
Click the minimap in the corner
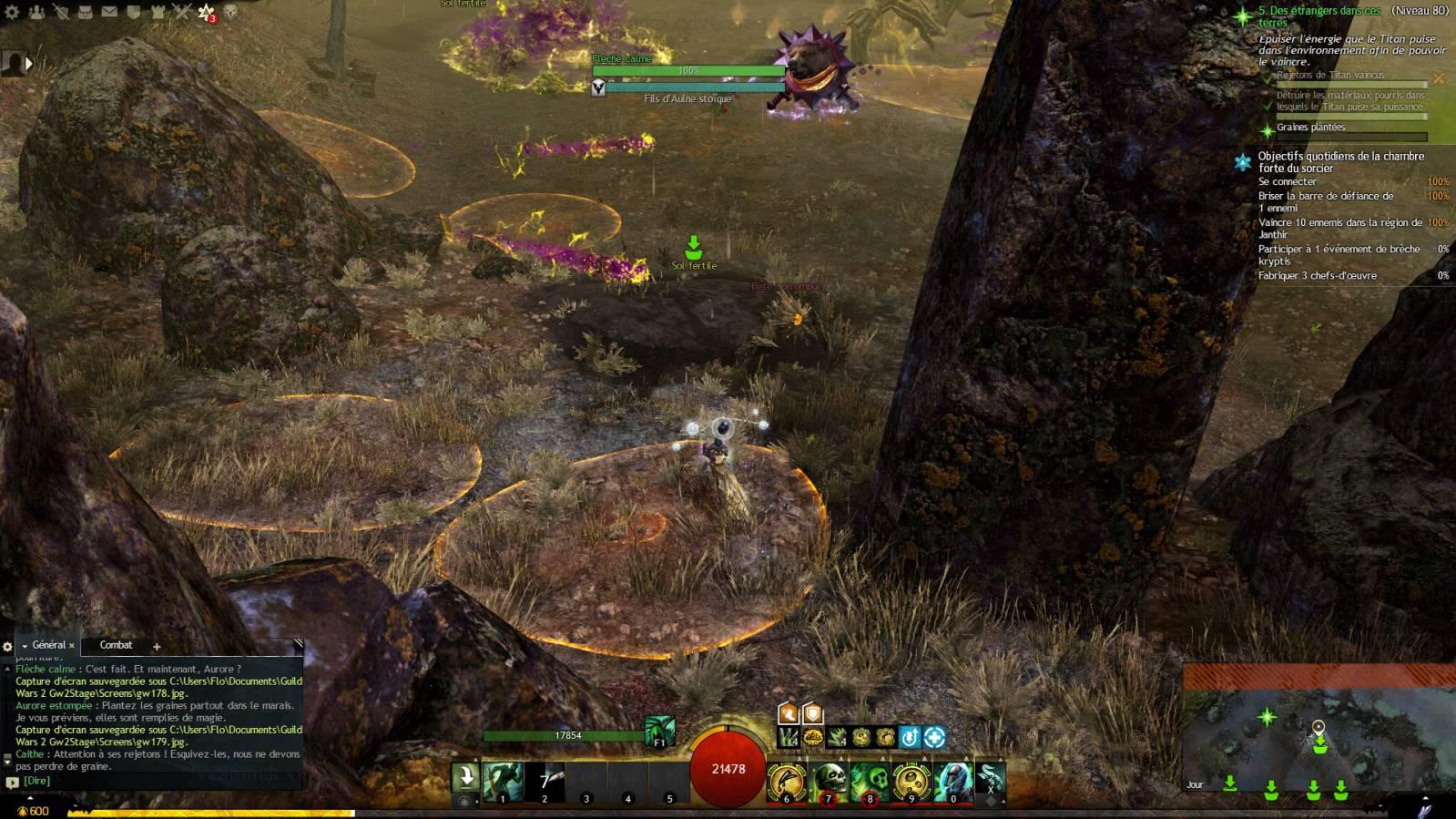point(1319,740)
